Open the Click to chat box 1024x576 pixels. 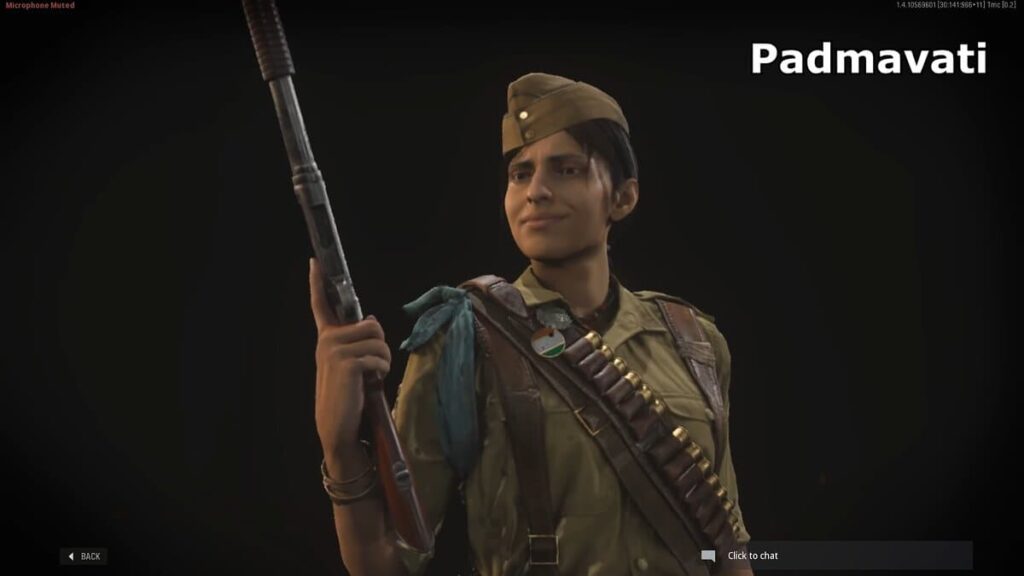tap(835, 555)
